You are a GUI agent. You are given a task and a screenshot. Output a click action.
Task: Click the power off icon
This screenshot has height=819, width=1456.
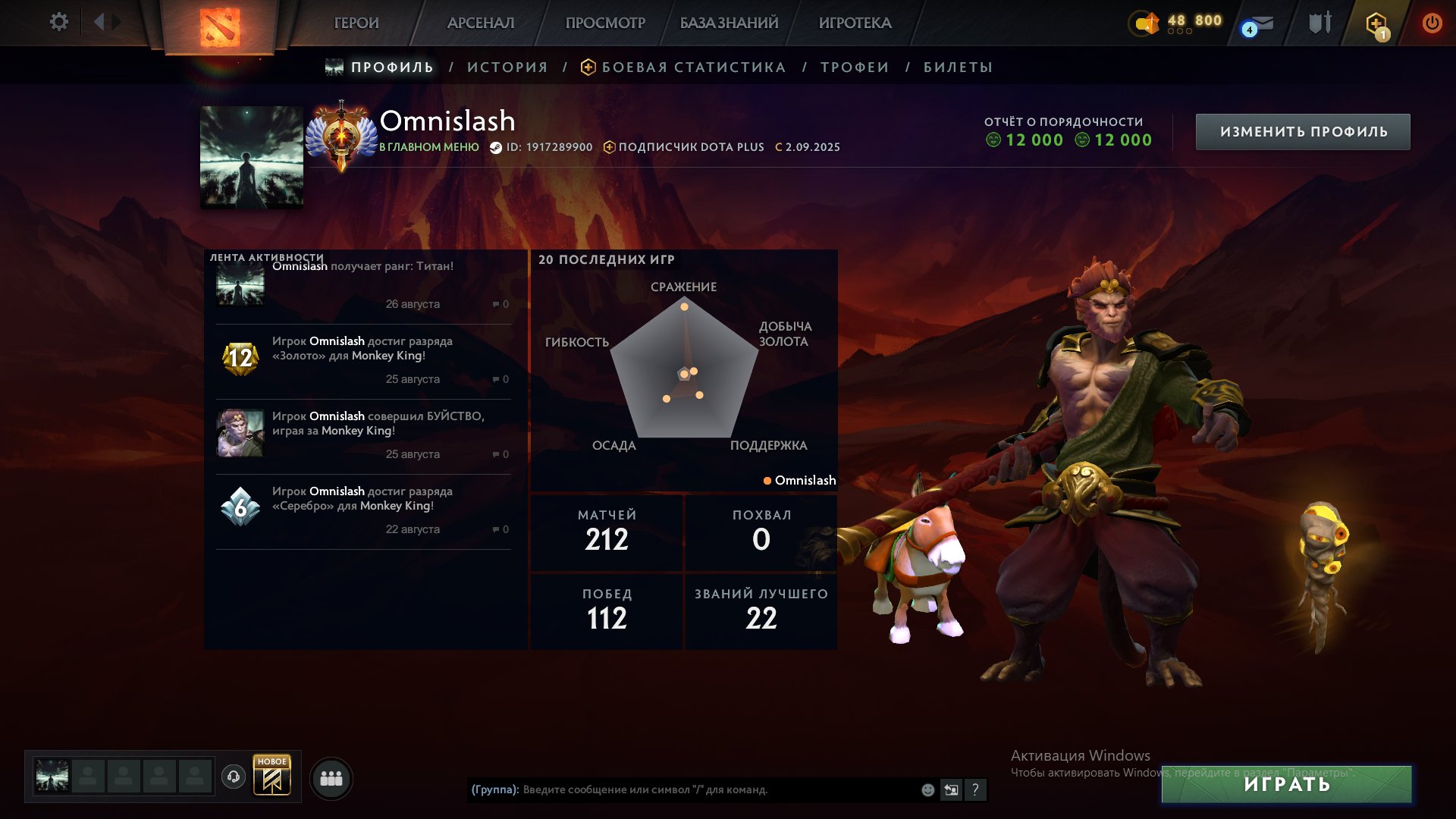(1432, 23)
